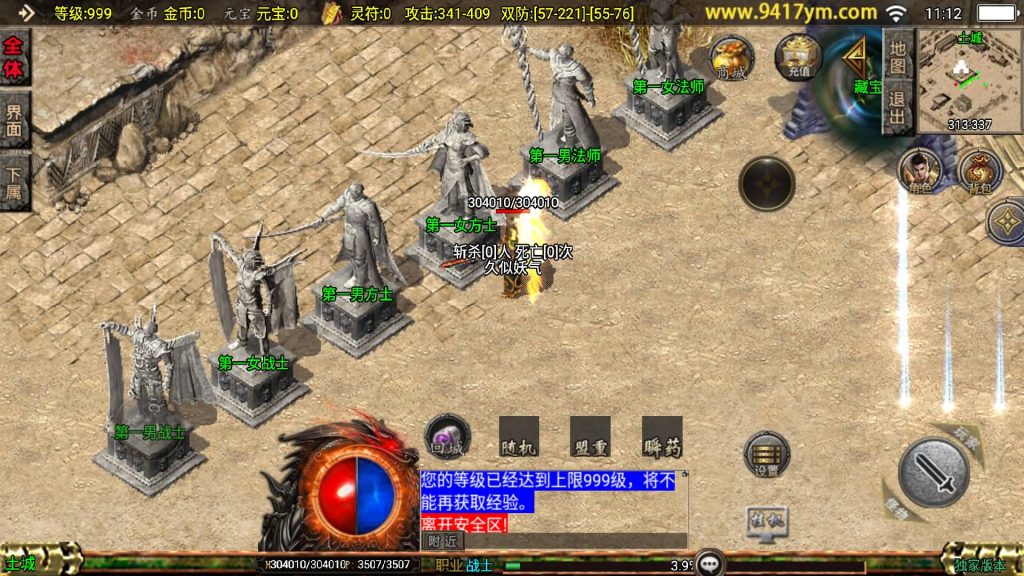This screenshot has width=1024, height=576.
Task: Open the 设置 settings icon
Action: coord(767,455)
